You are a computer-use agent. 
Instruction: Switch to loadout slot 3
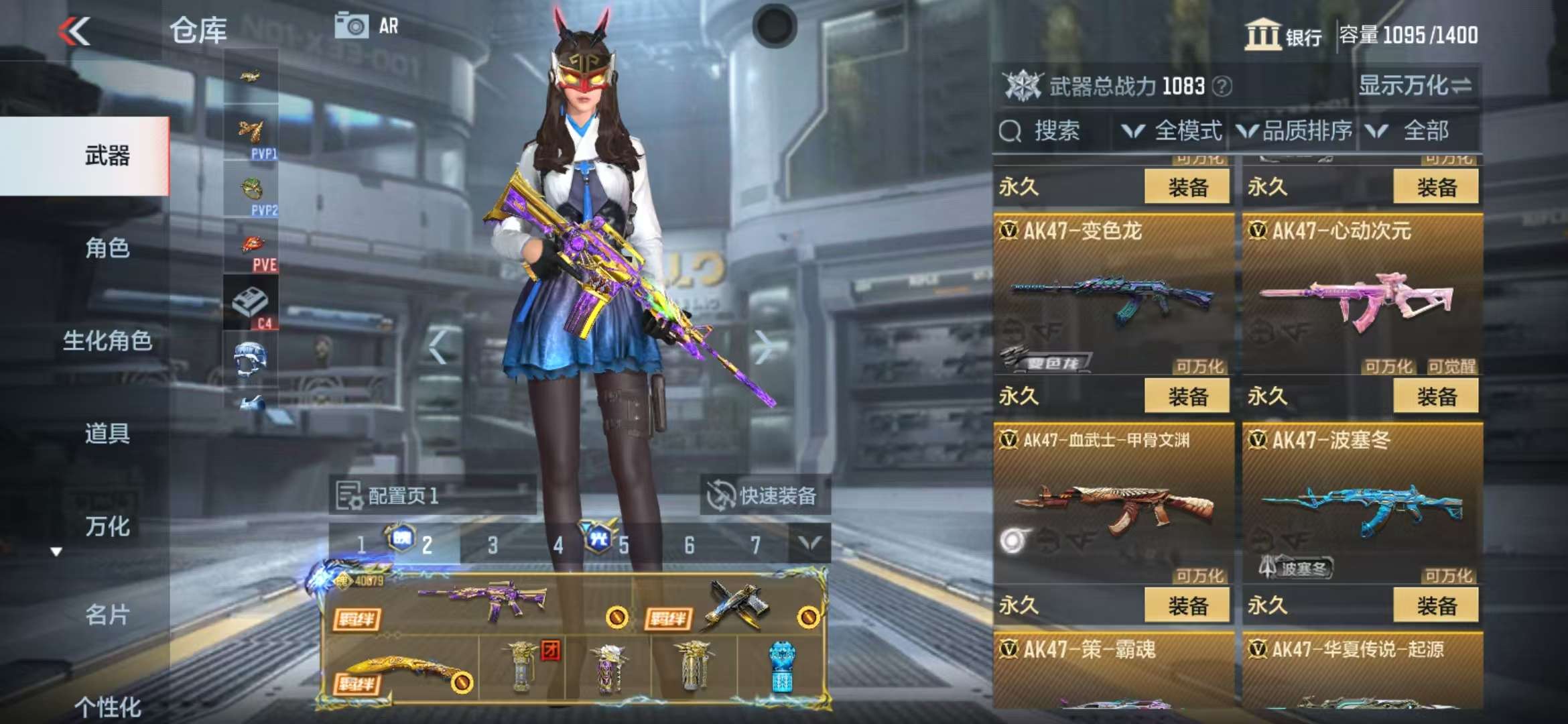point(493,544)
